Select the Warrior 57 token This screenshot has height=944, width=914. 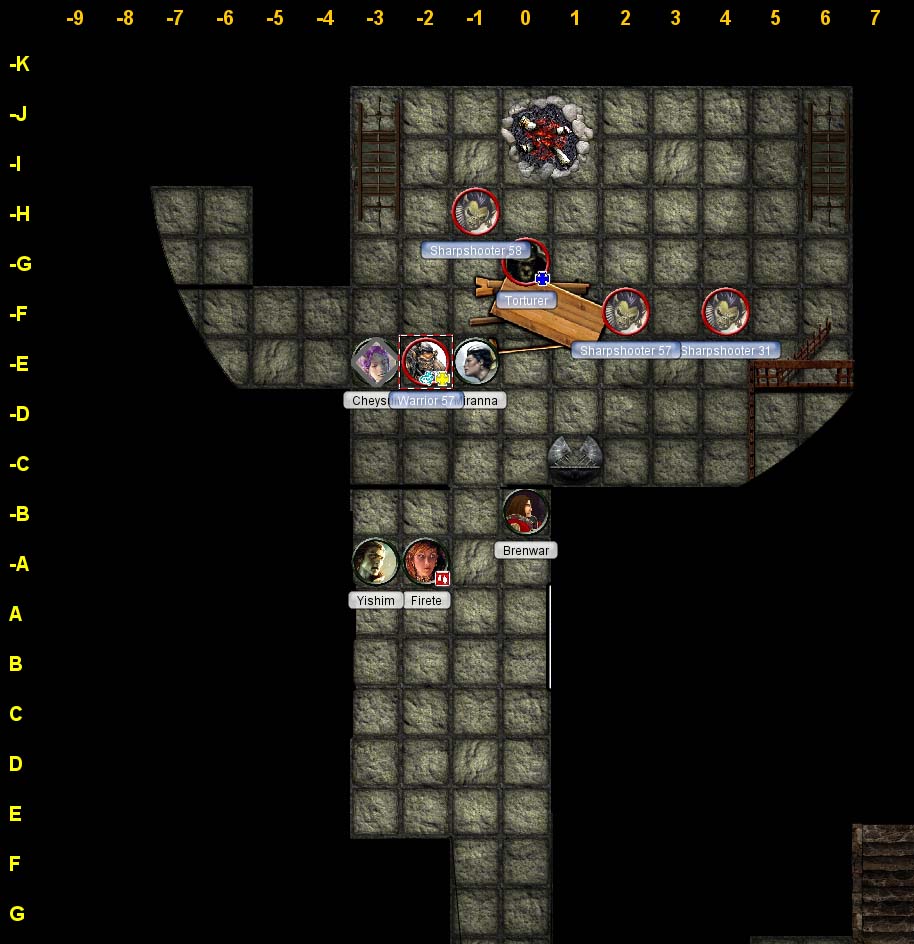pyautogui.click(x=426, y=362)
